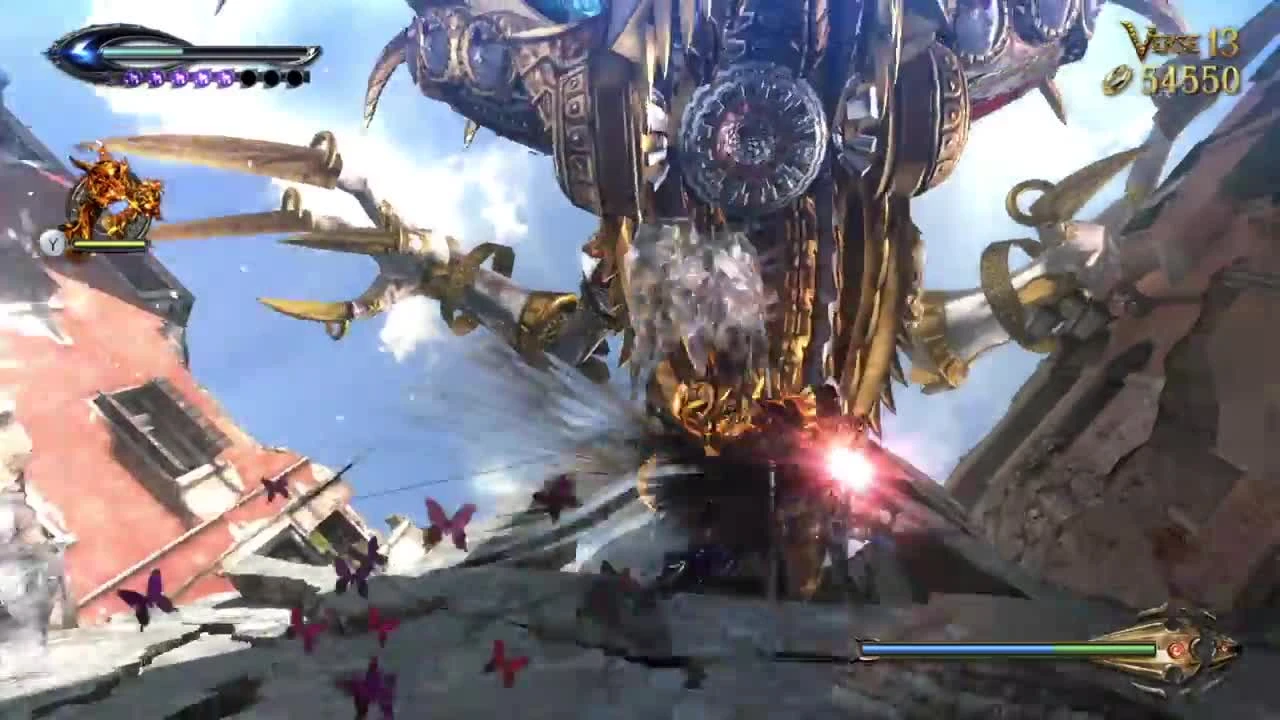Select the last empty magic orb slot
The width and height of the screenshot is (1280, 720).
pos(295,77)
